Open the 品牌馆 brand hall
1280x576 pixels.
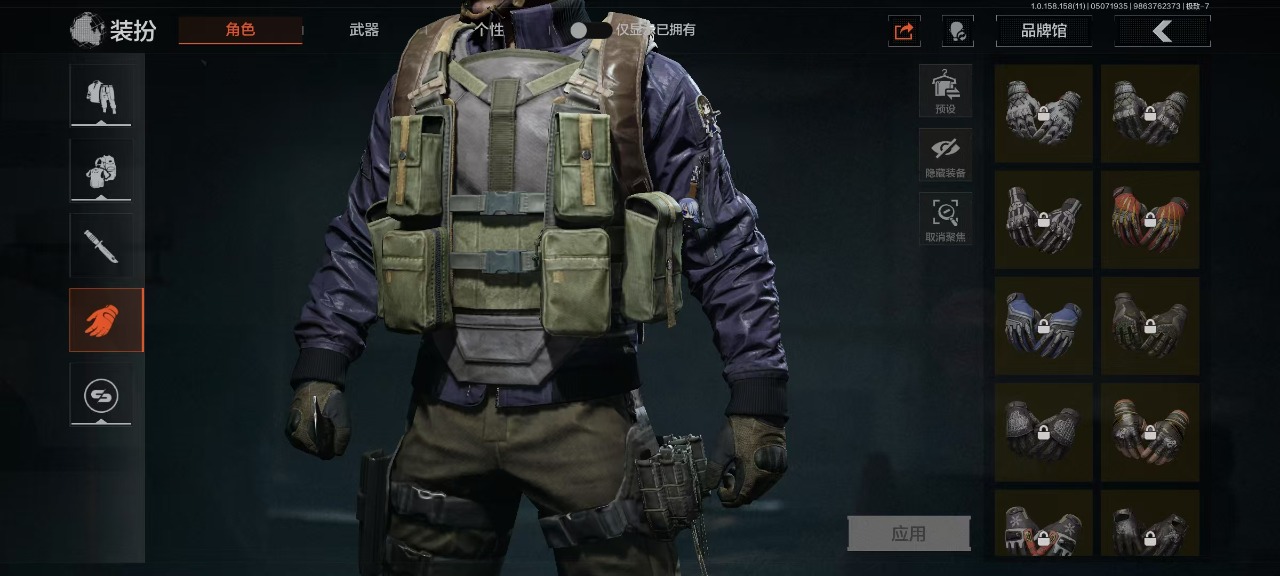pos(1043,31)
